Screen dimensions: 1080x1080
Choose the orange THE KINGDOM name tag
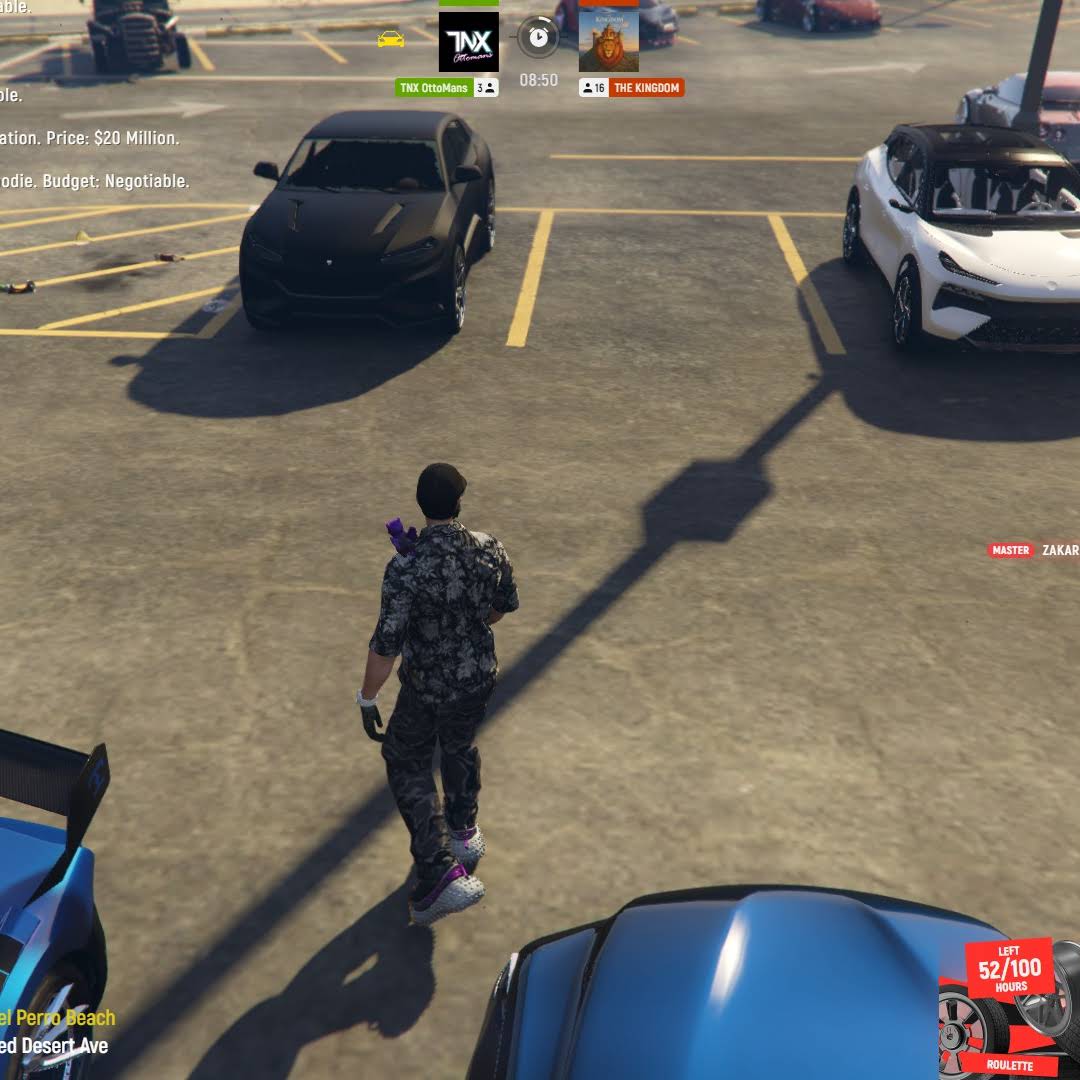point(646,88)
